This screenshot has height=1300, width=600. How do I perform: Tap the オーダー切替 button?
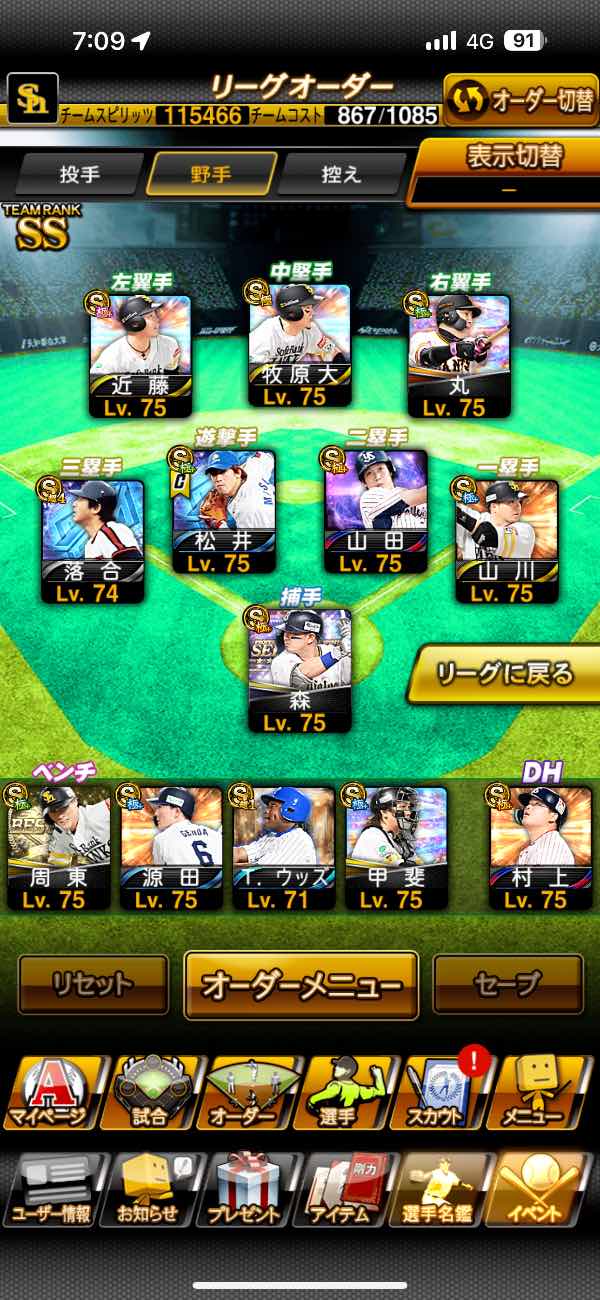point(520,100)
